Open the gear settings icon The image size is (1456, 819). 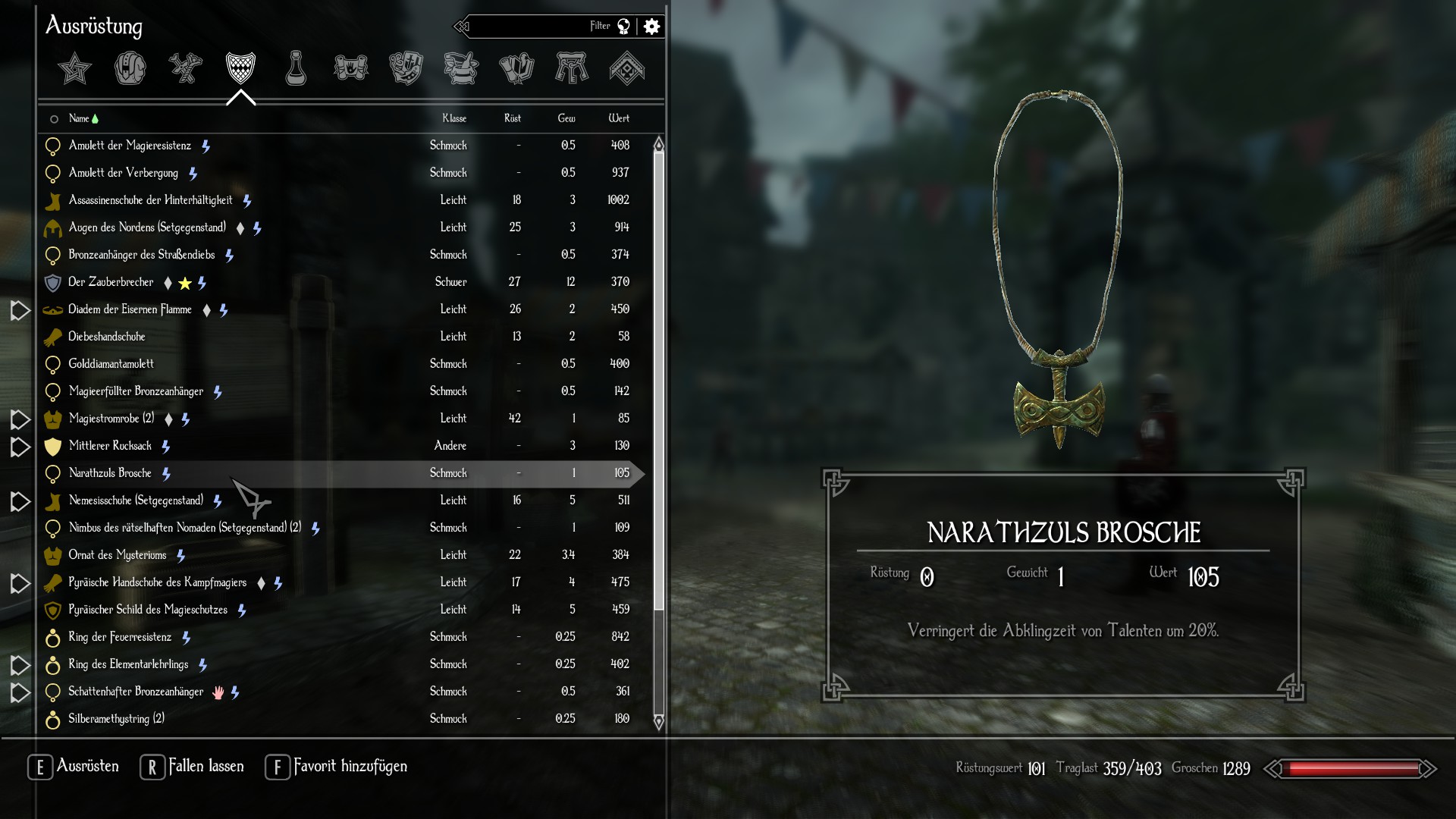tap(651, 27)
